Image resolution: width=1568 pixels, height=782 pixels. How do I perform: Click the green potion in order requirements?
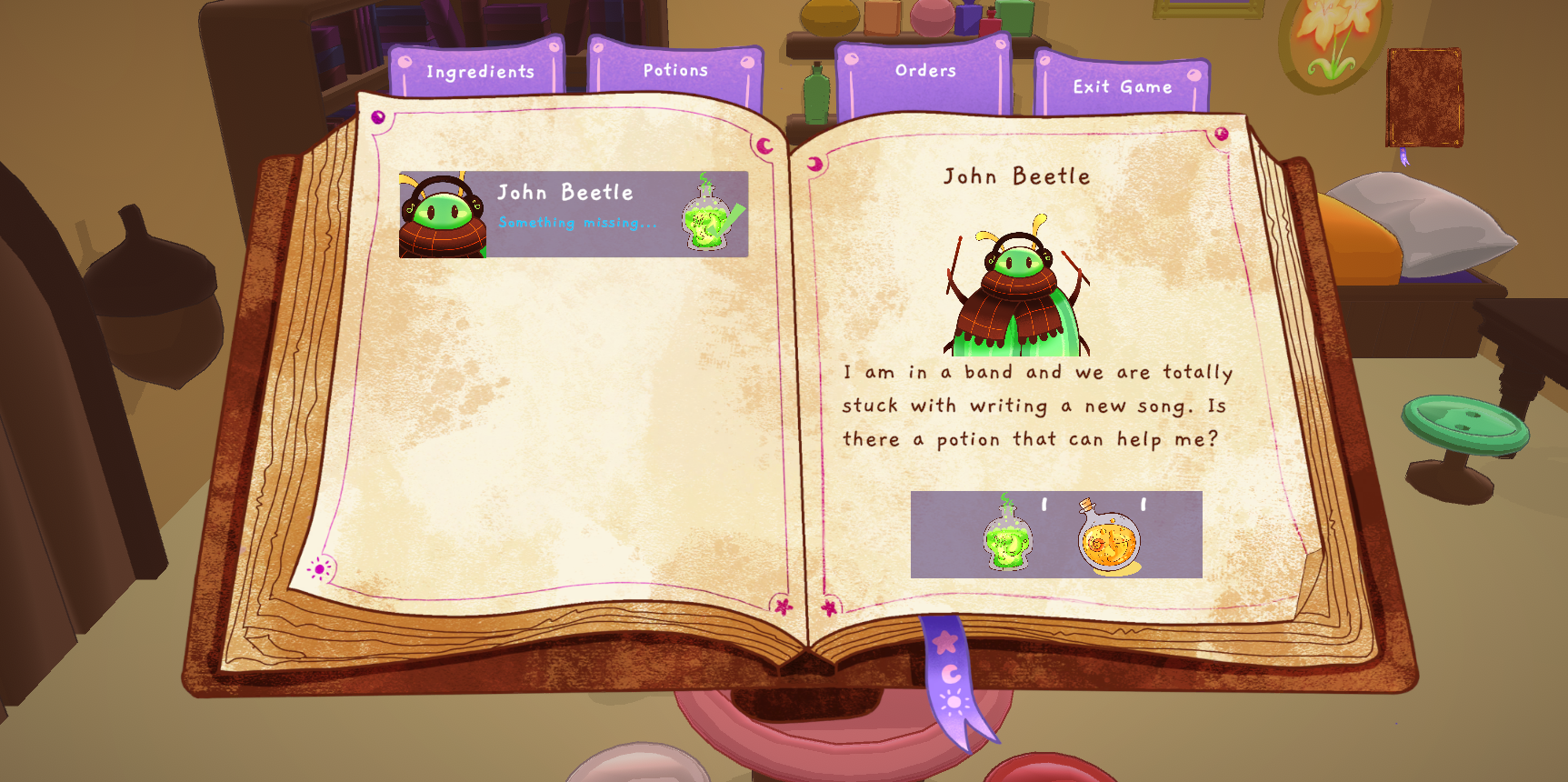pyautogui.click(x=1008, y=536)
